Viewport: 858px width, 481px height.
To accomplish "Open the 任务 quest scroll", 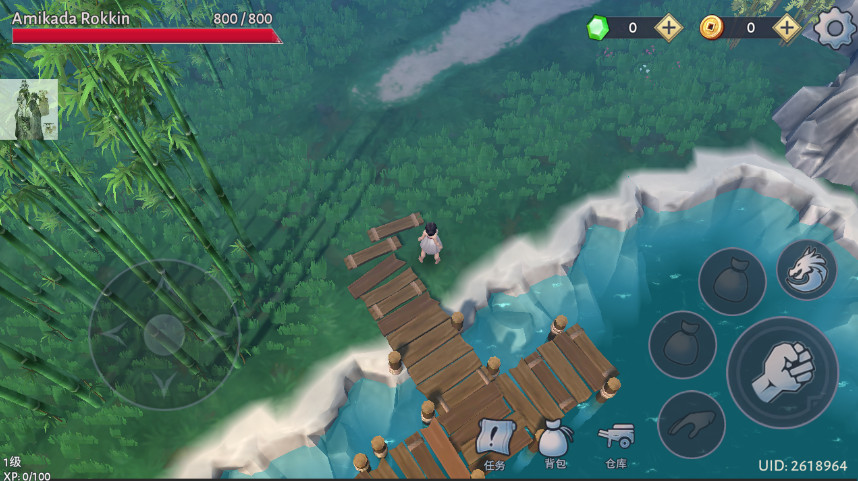I will [495, 440].
